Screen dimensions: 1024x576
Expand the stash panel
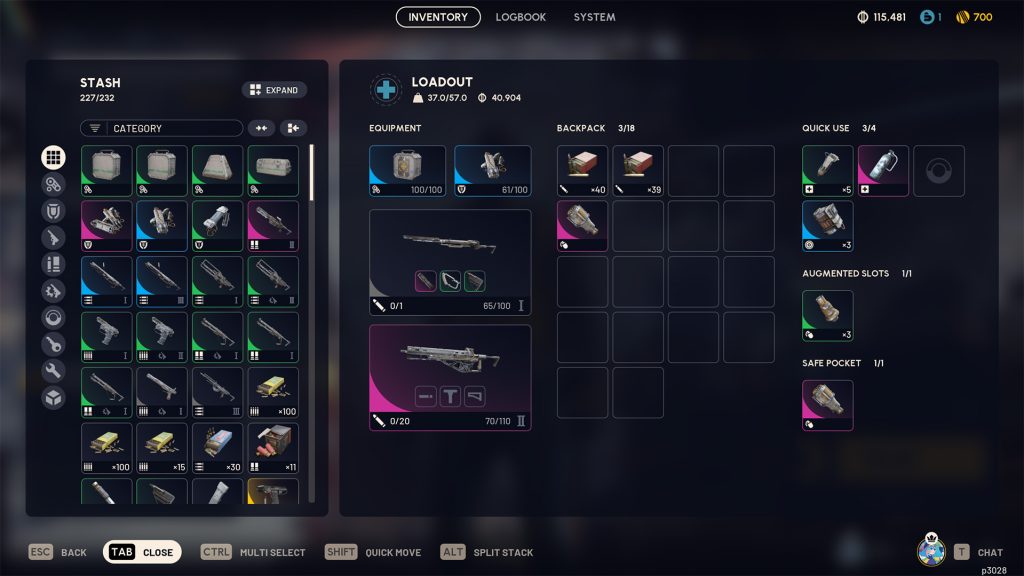274,90
